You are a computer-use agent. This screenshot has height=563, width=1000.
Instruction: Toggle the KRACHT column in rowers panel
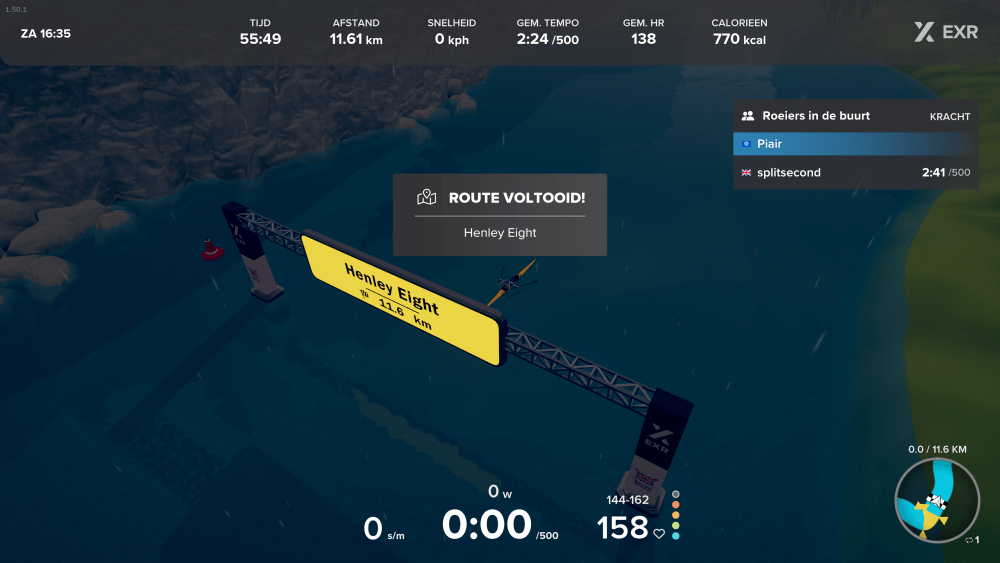click(950, 116)
